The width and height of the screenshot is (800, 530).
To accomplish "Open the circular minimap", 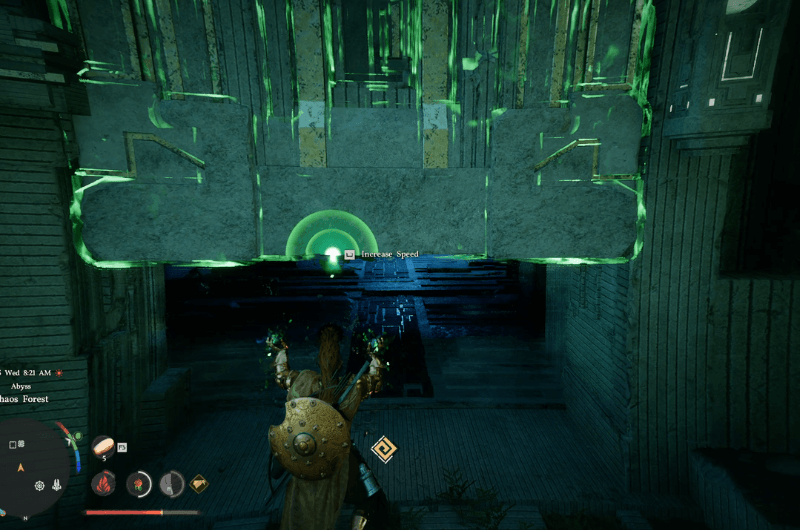I will [35, 468].
